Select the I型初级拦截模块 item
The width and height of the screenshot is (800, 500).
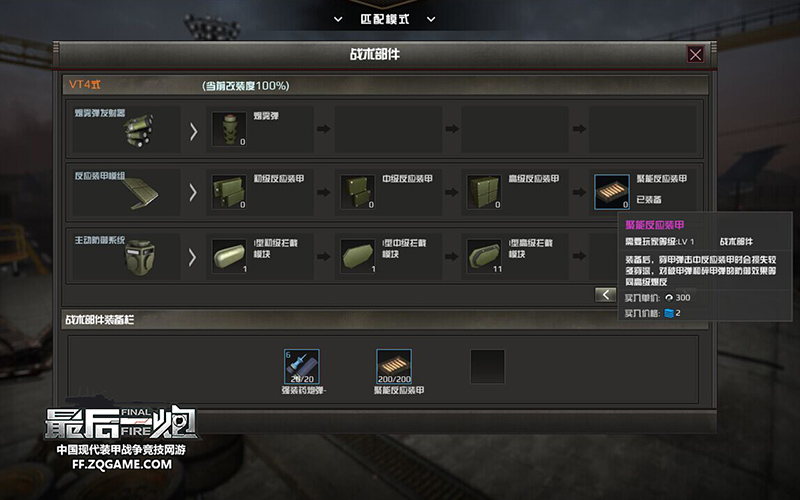coord(229,254)
